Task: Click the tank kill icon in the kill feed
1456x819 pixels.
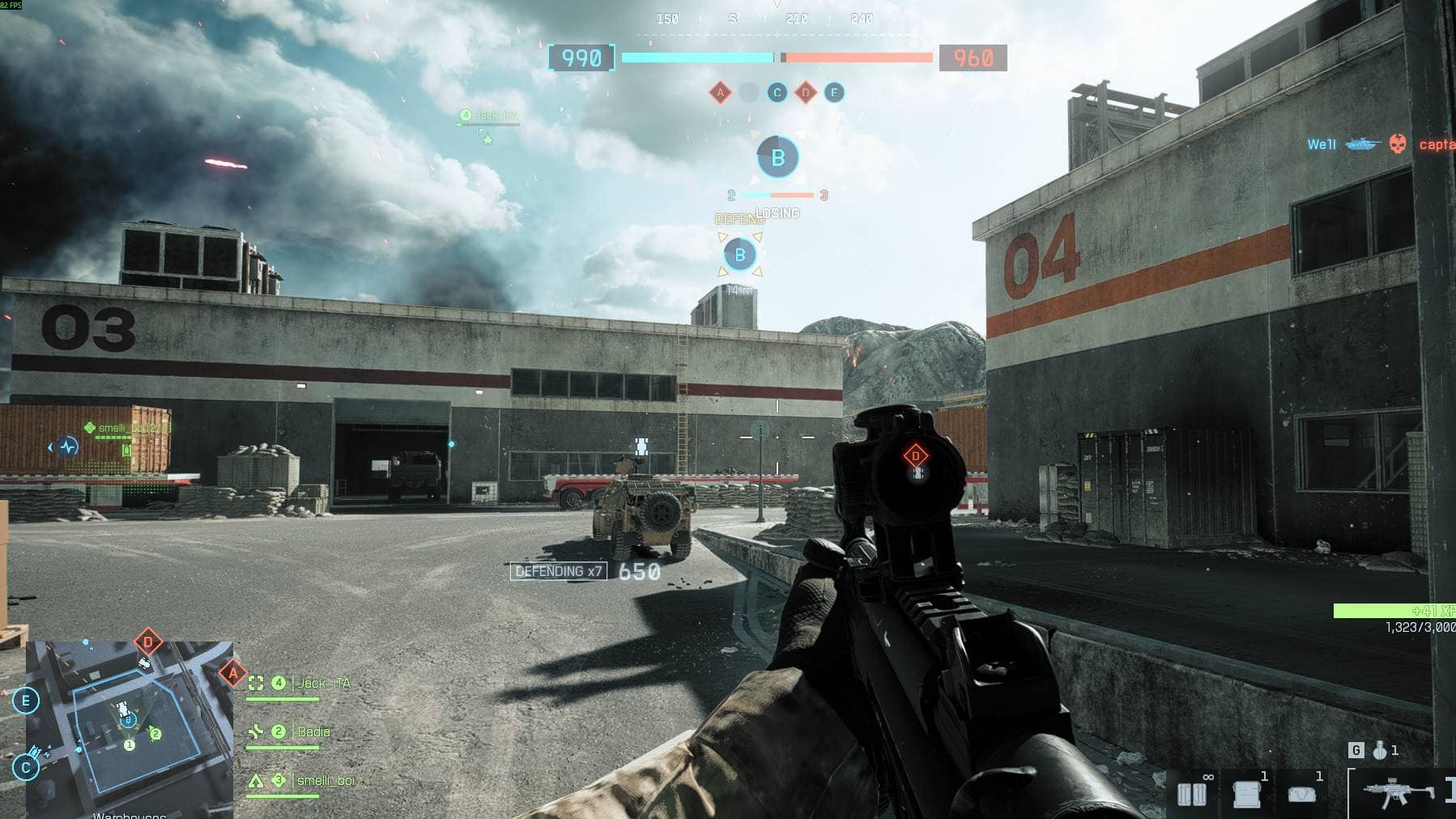Action: click(x=1363, y=144)
